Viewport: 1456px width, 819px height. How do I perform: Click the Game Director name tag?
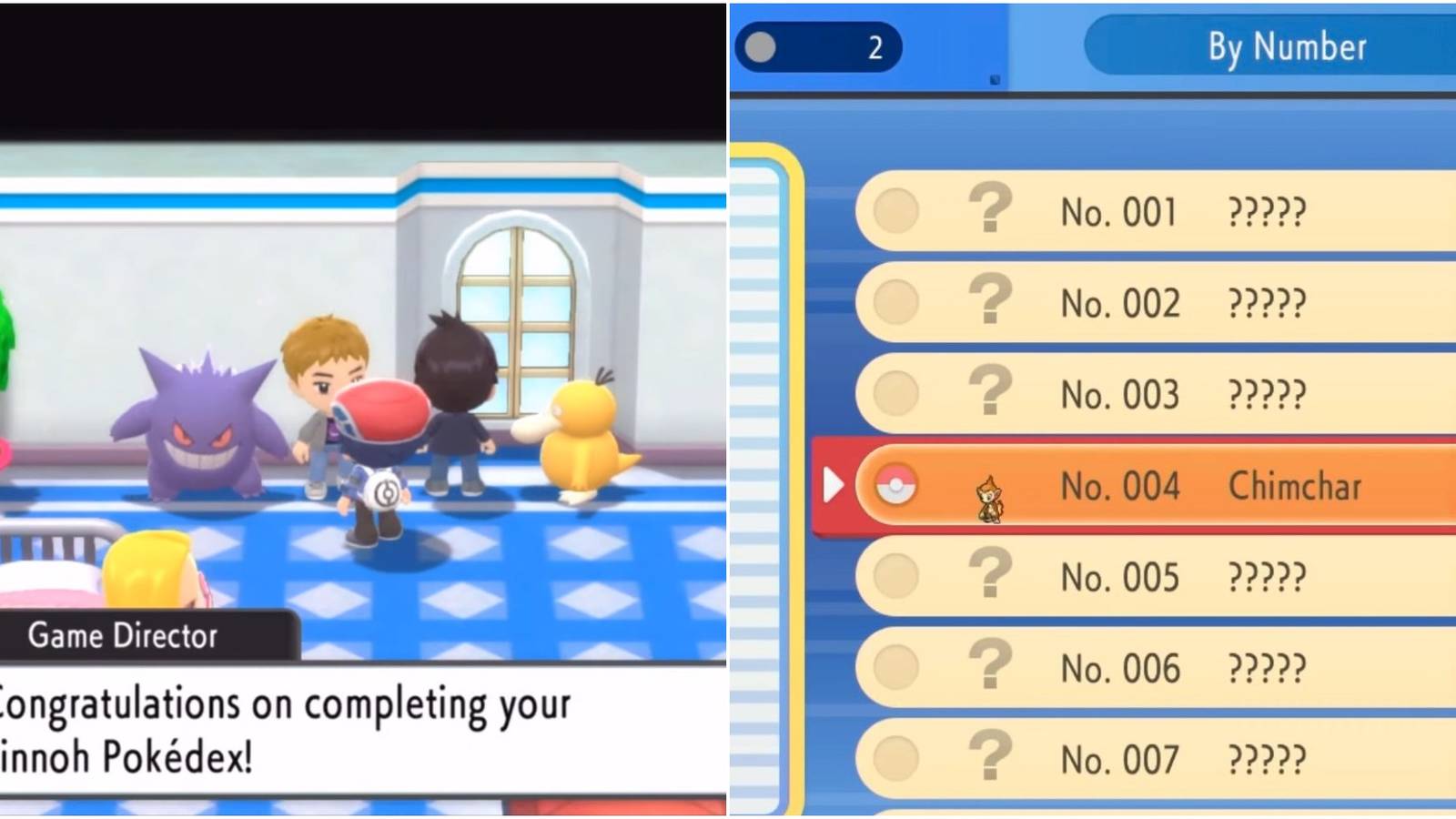pos(123,635)
